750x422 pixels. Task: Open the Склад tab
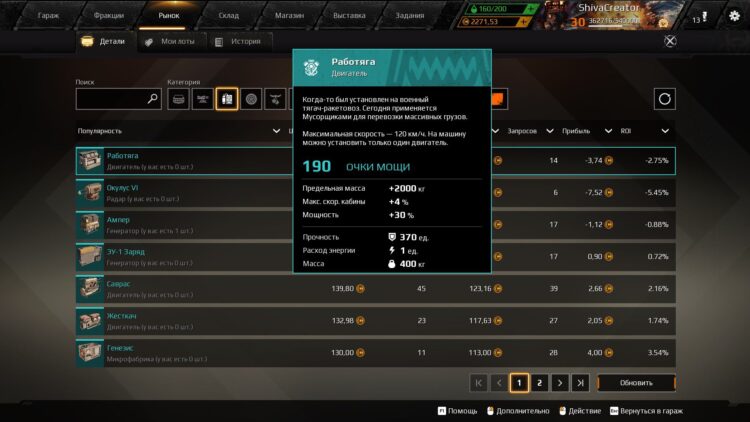pyautogui.click(x=229, y=16)
